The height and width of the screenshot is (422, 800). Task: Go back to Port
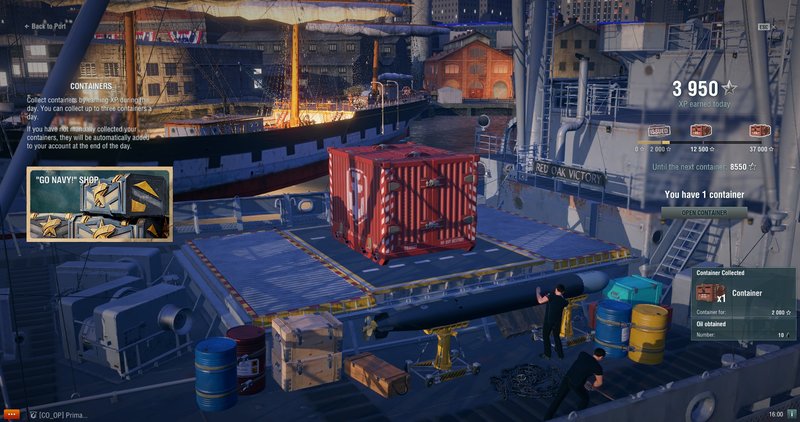pyautogui.click(x=49, y=26)
